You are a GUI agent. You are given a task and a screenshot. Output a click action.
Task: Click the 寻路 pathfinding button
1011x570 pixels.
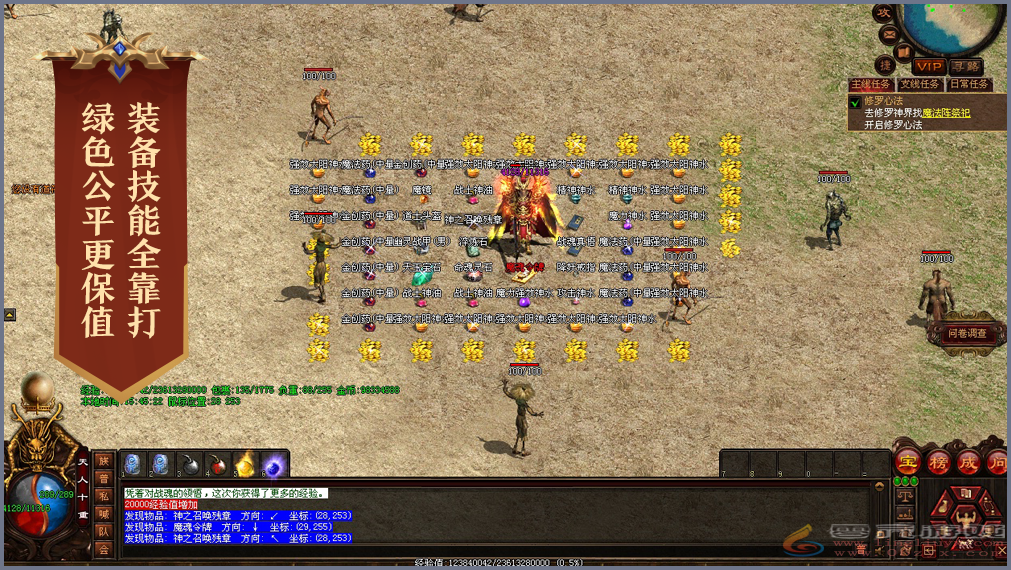(965, 66)
